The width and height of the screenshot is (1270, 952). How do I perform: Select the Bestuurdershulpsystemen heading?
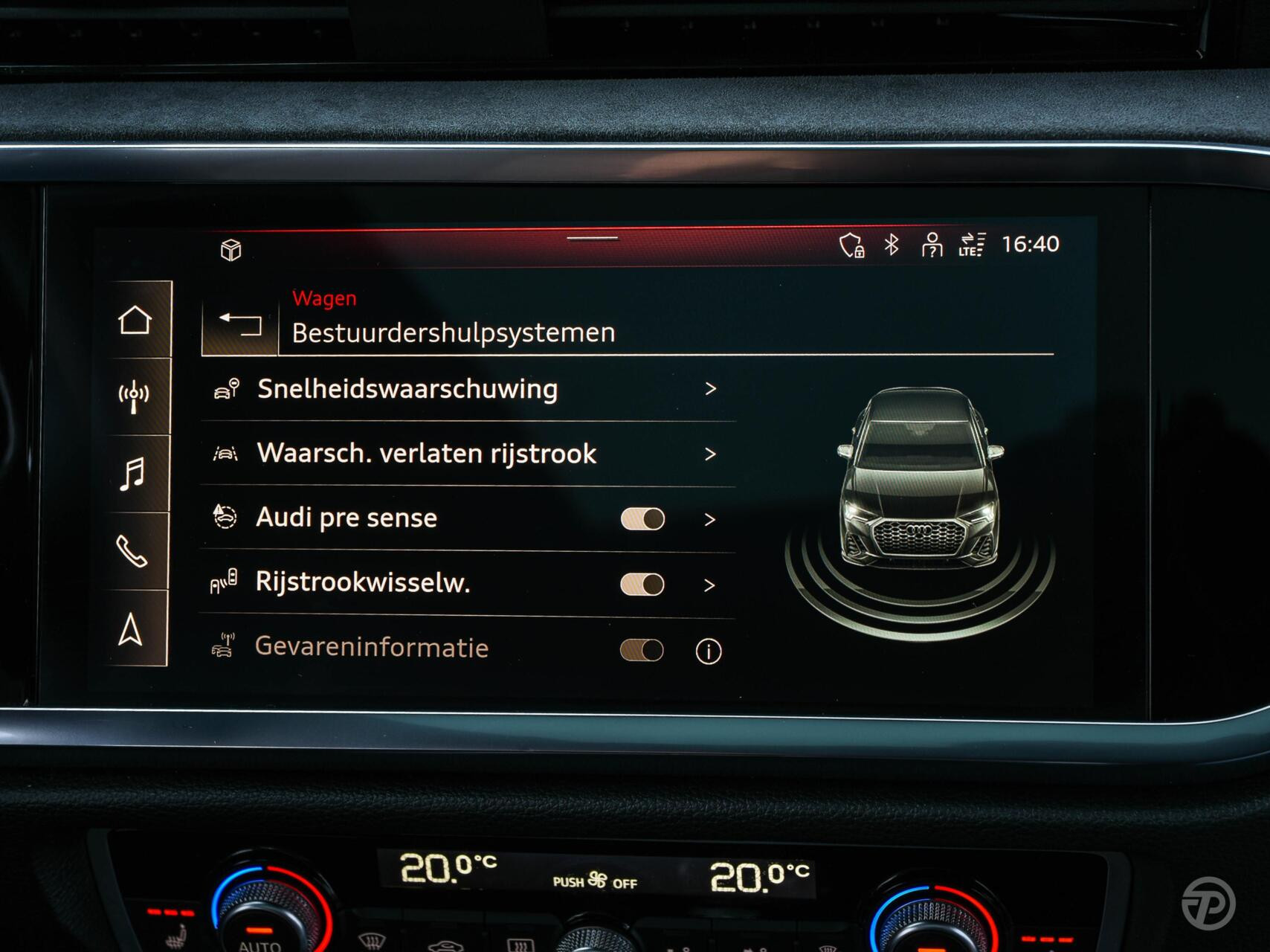coord(454,332)
